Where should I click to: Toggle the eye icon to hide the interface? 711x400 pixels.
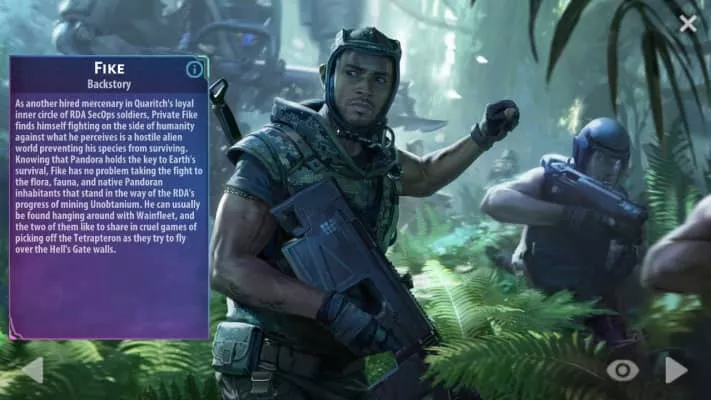coord(622,371)
